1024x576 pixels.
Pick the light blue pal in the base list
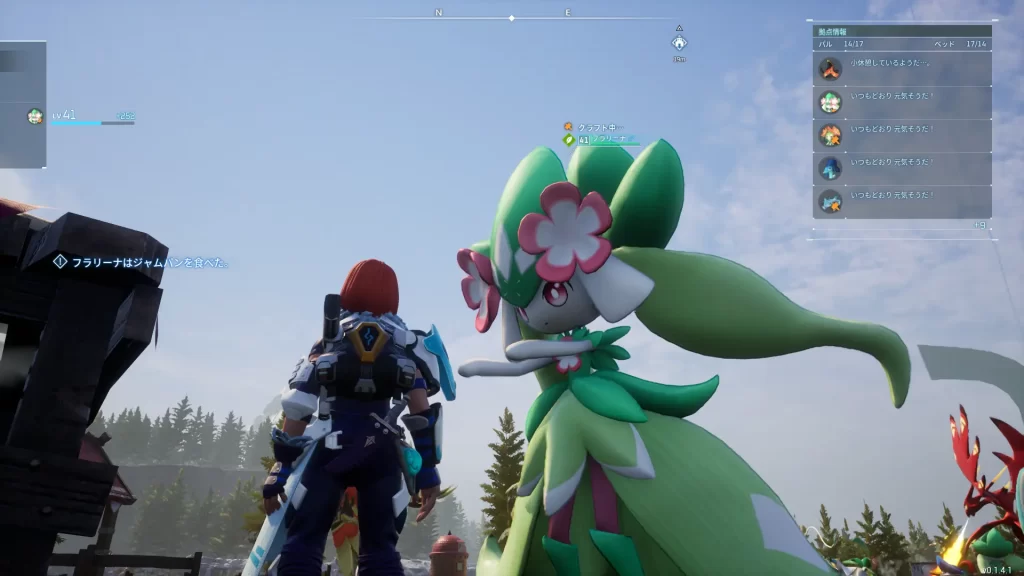[901, 201]
